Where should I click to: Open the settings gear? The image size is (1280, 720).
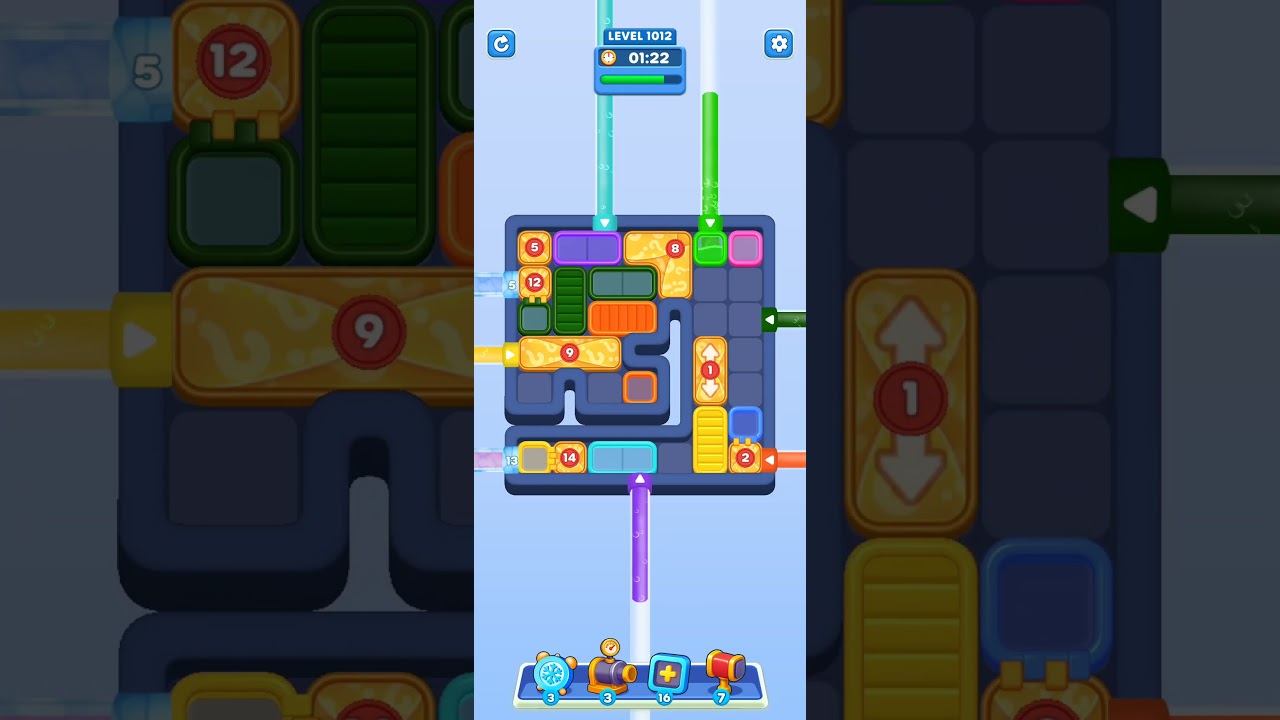click(x=778, y=44)
